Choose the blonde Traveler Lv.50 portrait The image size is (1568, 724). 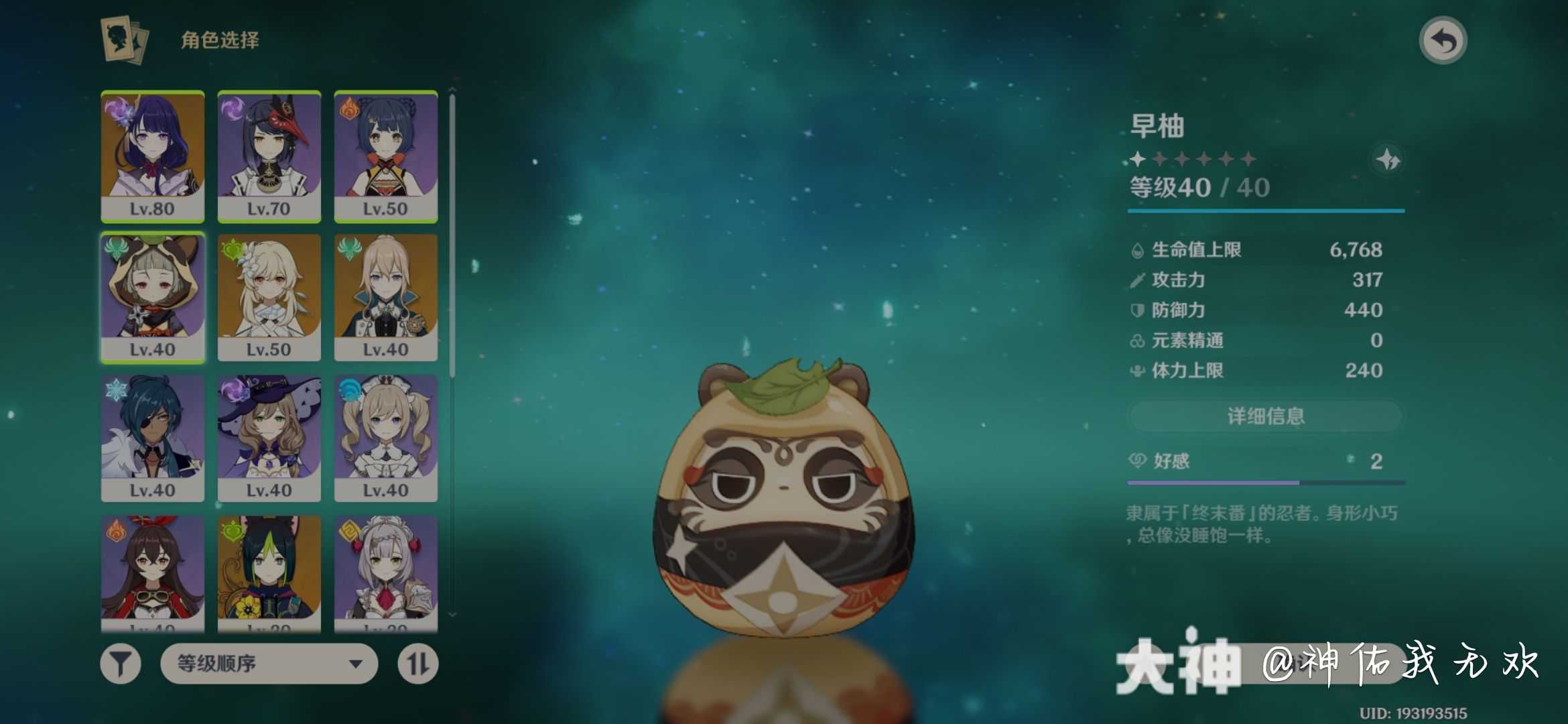click(x=269, y=297)
